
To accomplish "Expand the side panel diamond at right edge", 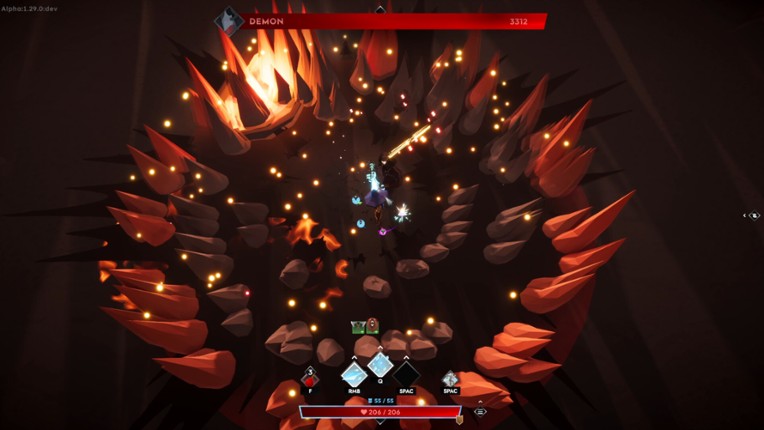I will point(753,215).
